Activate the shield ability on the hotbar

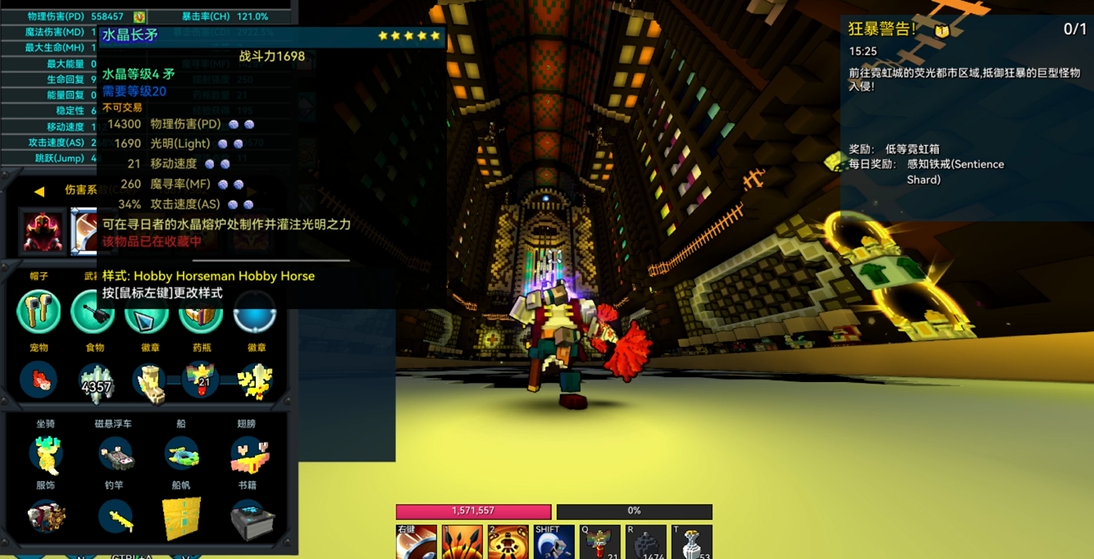(416, 543)
